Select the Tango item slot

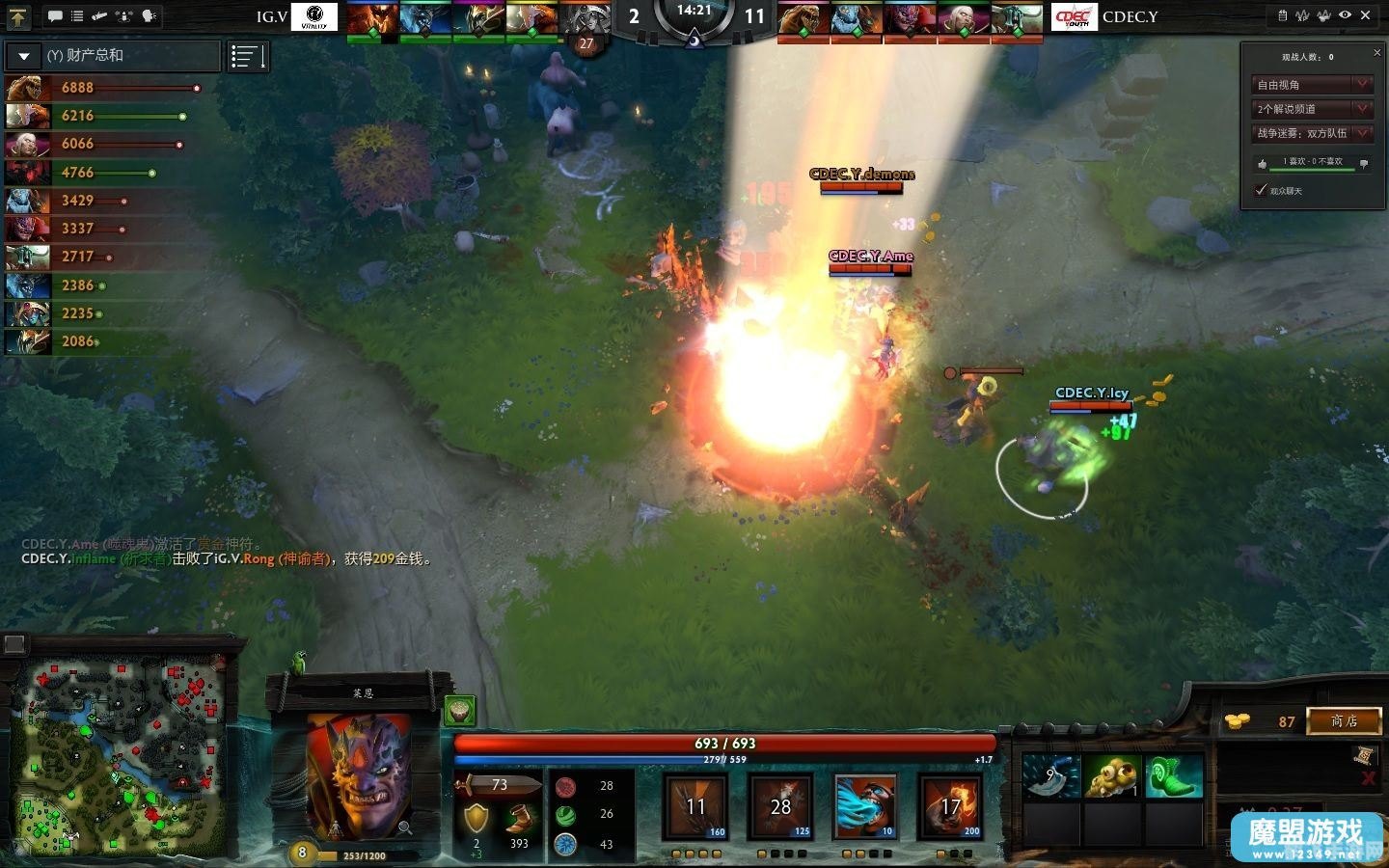pyautogui.click(x=1115, y=776)
